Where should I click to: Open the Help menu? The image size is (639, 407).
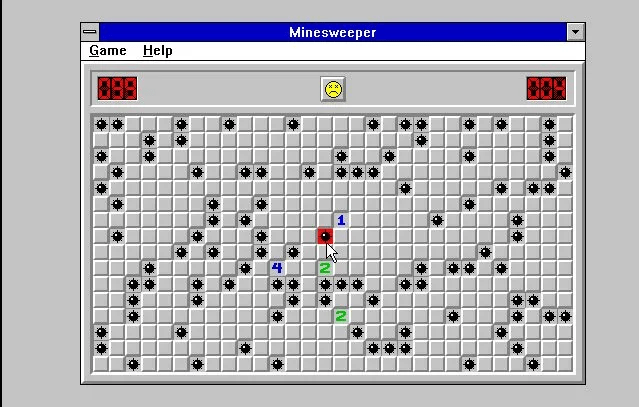point(157,51)
